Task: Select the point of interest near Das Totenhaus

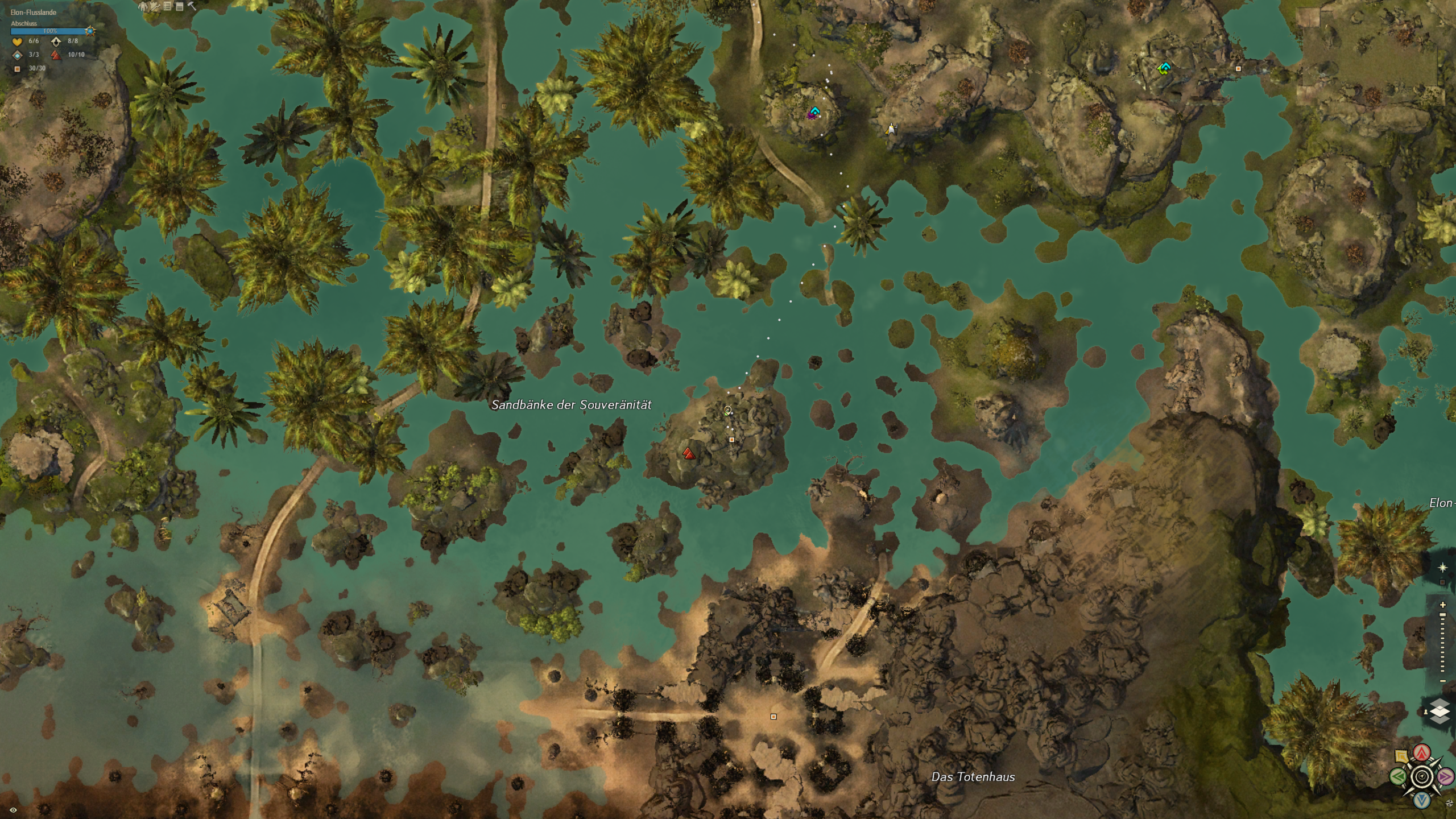Action: point(773,717)
